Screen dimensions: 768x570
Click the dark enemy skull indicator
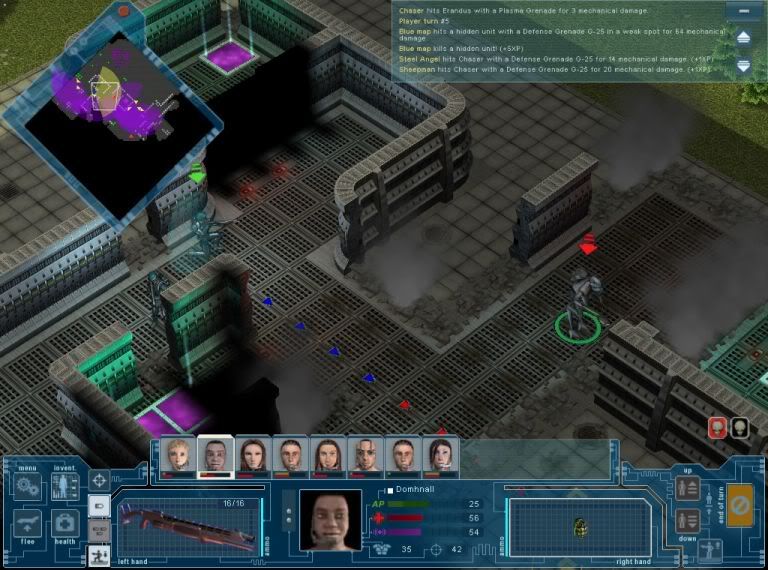coord(739,428)
